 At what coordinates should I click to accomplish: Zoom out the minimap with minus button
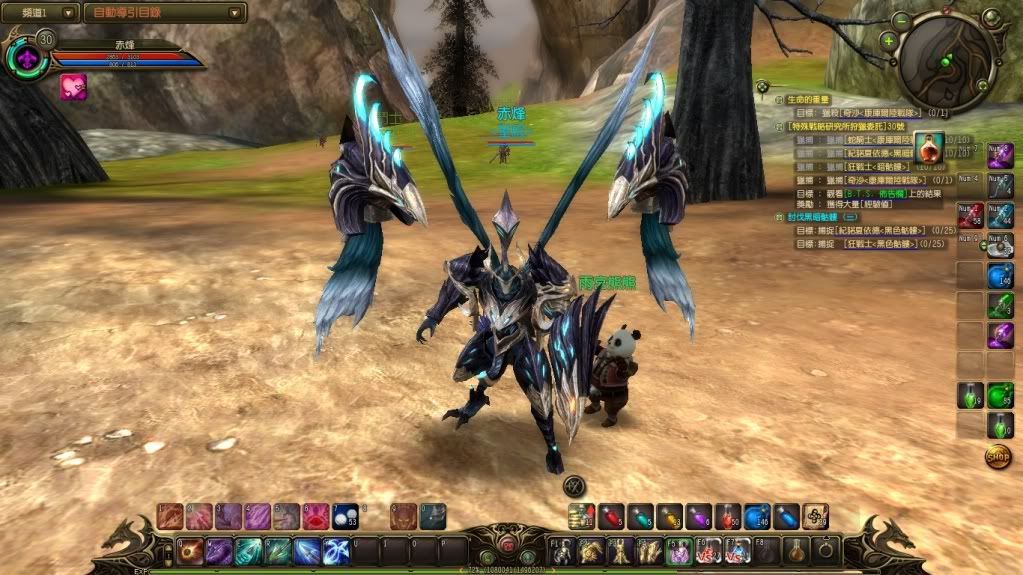click(x=902, y=19)
